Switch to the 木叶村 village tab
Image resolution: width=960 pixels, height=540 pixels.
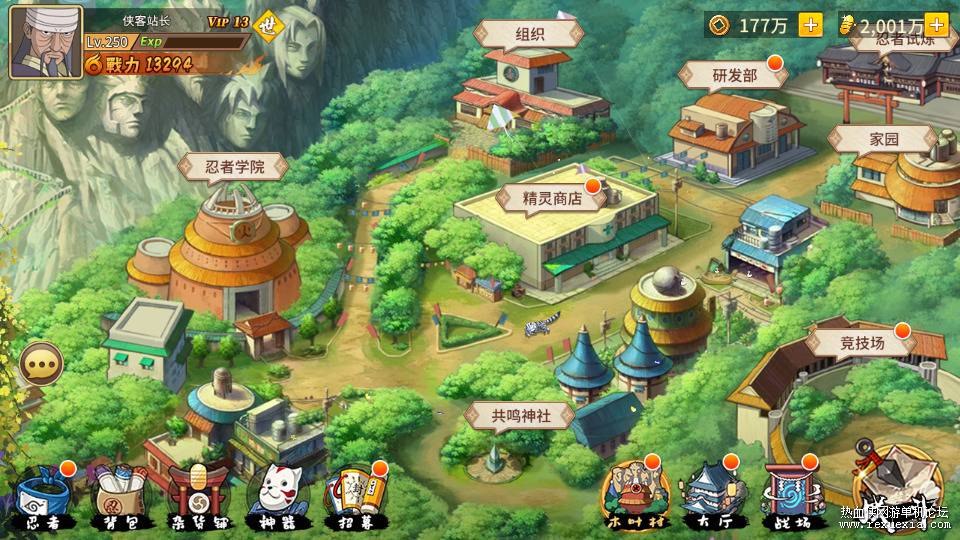[632, 495]
